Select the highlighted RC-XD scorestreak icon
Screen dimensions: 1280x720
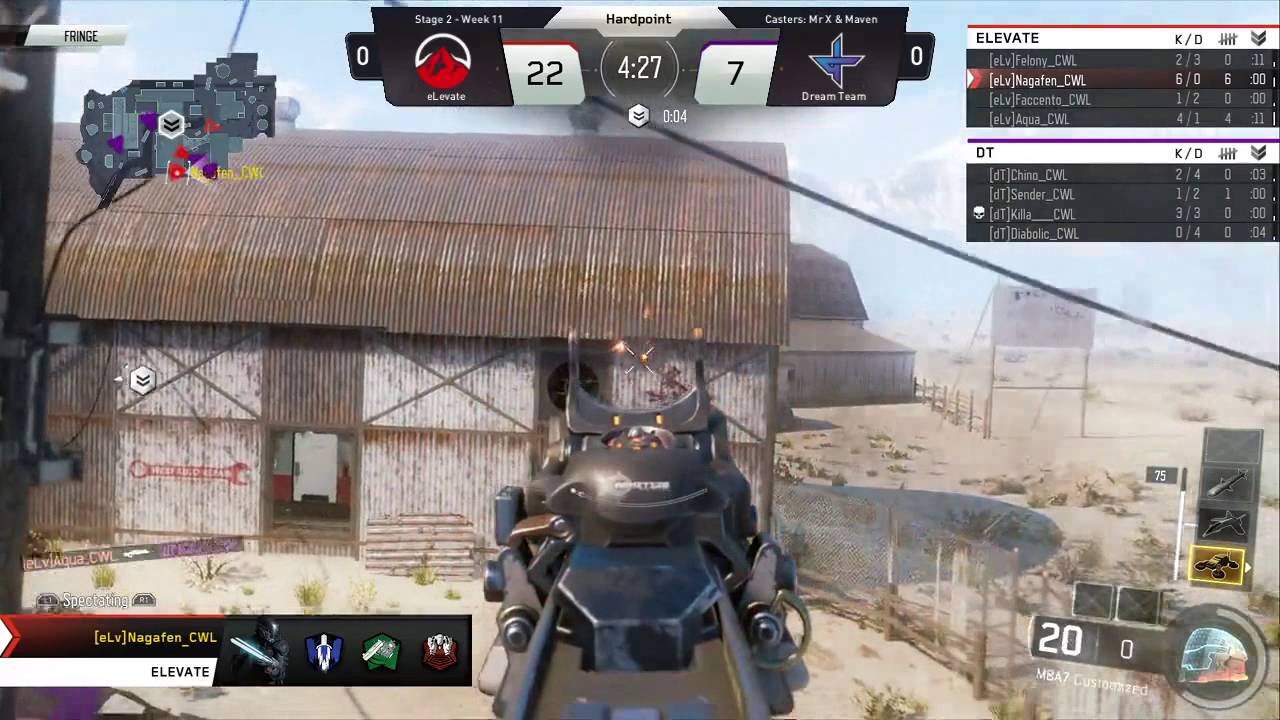click(x=1217, y=567)
